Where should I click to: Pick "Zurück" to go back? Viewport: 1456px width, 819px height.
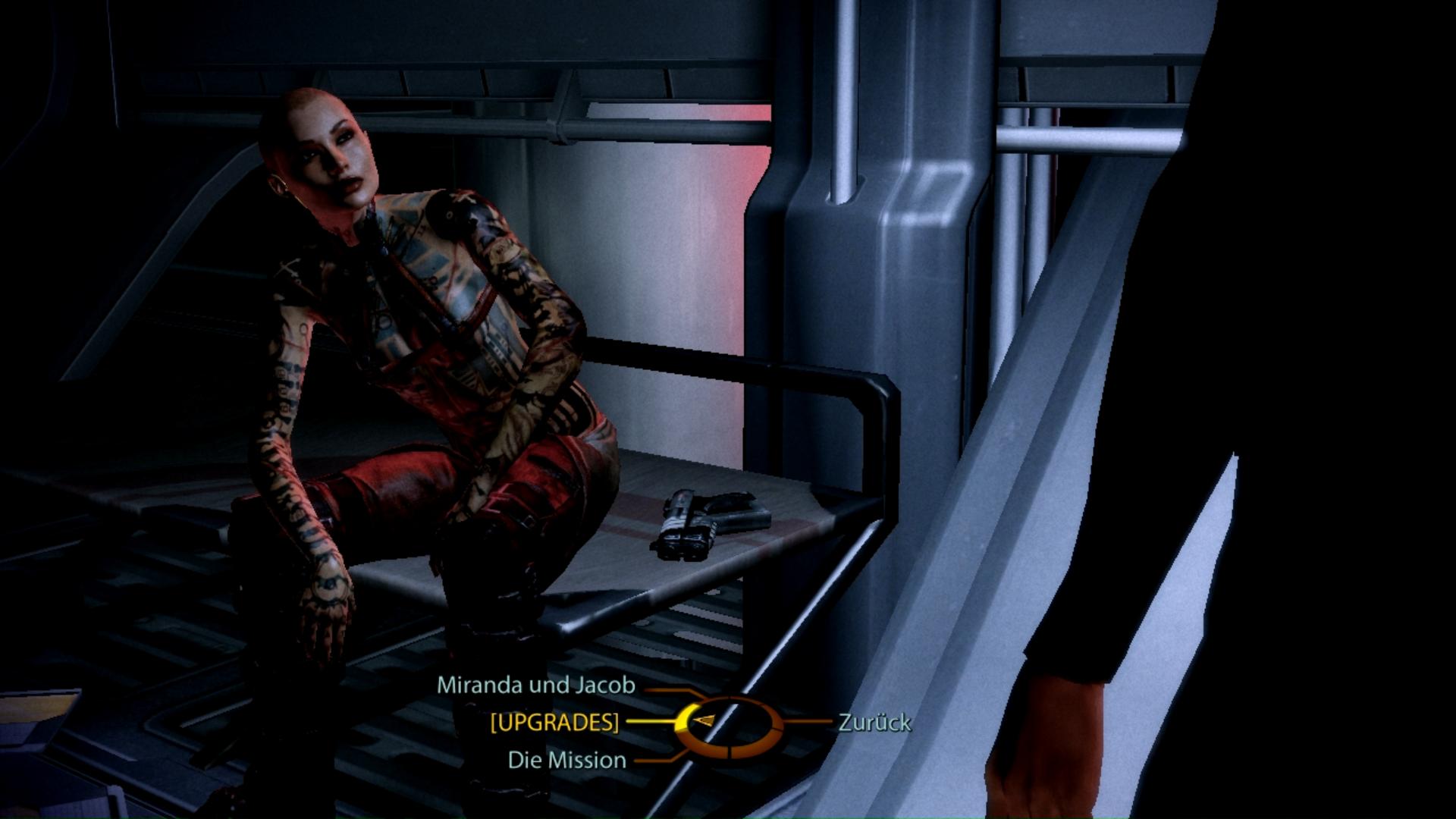pos(874,723)
